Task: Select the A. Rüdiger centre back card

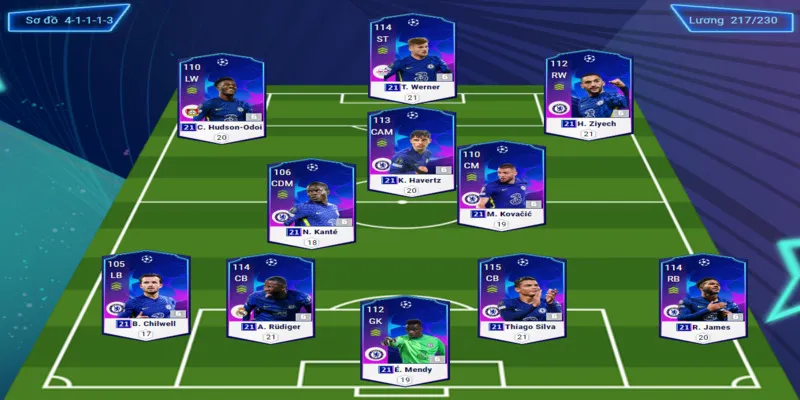Action: coord(270,295)
